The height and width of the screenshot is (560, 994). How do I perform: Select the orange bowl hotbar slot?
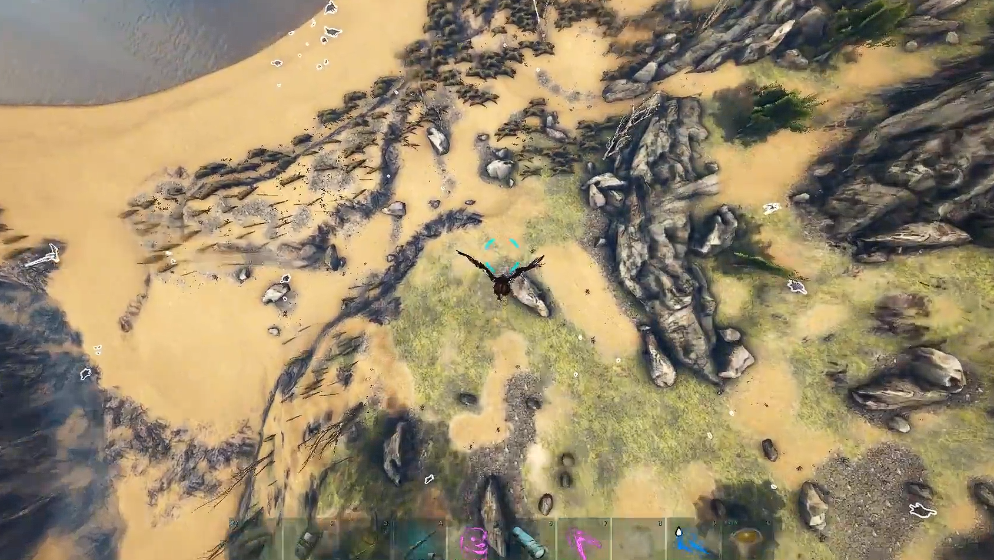[x=745, y=540]
